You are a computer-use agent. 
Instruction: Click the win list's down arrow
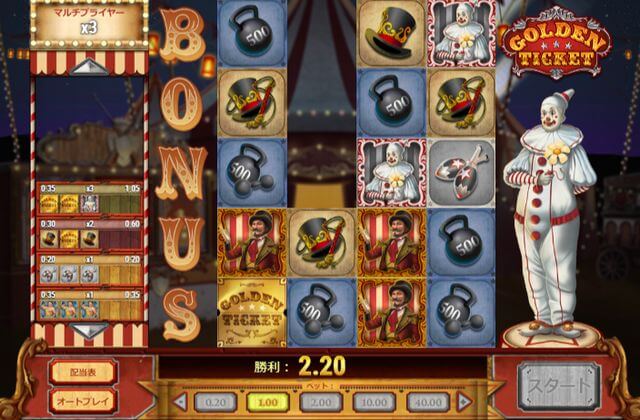tap(90, 330)
